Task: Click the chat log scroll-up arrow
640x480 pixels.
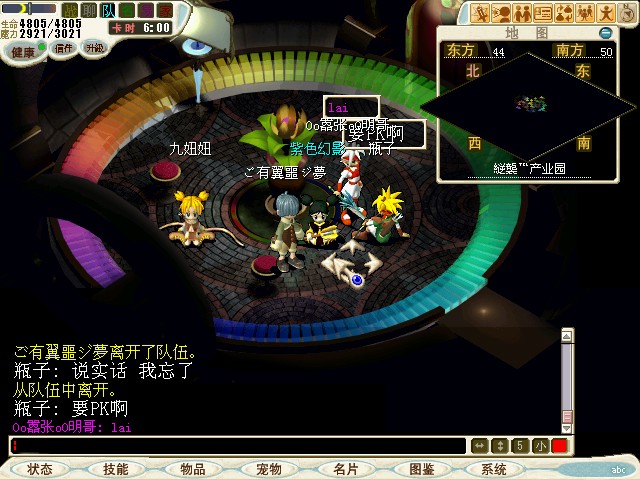Action: [567, 336]
